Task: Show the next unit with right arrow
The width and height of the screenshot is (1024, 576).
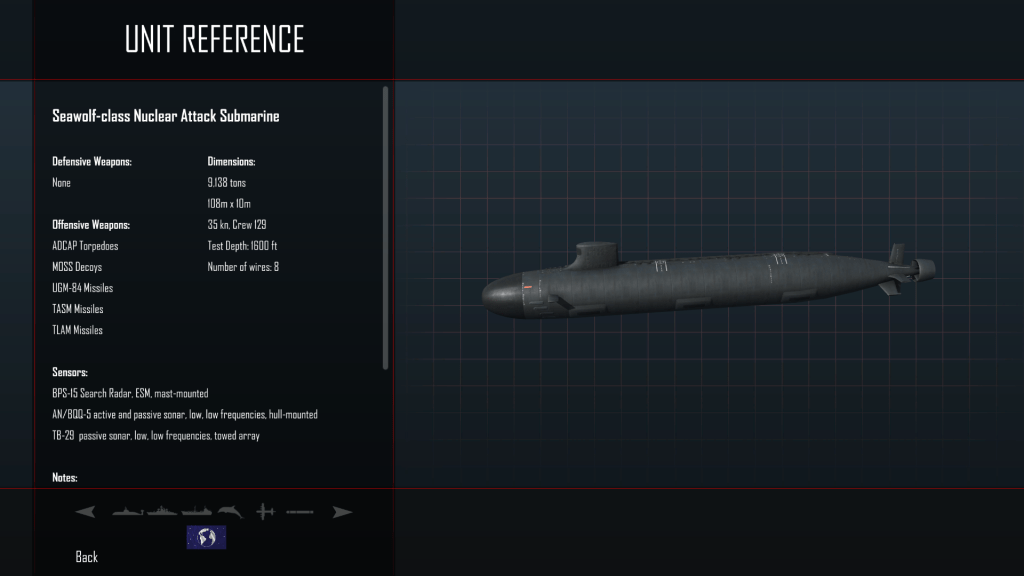Action: coord(342,512)
